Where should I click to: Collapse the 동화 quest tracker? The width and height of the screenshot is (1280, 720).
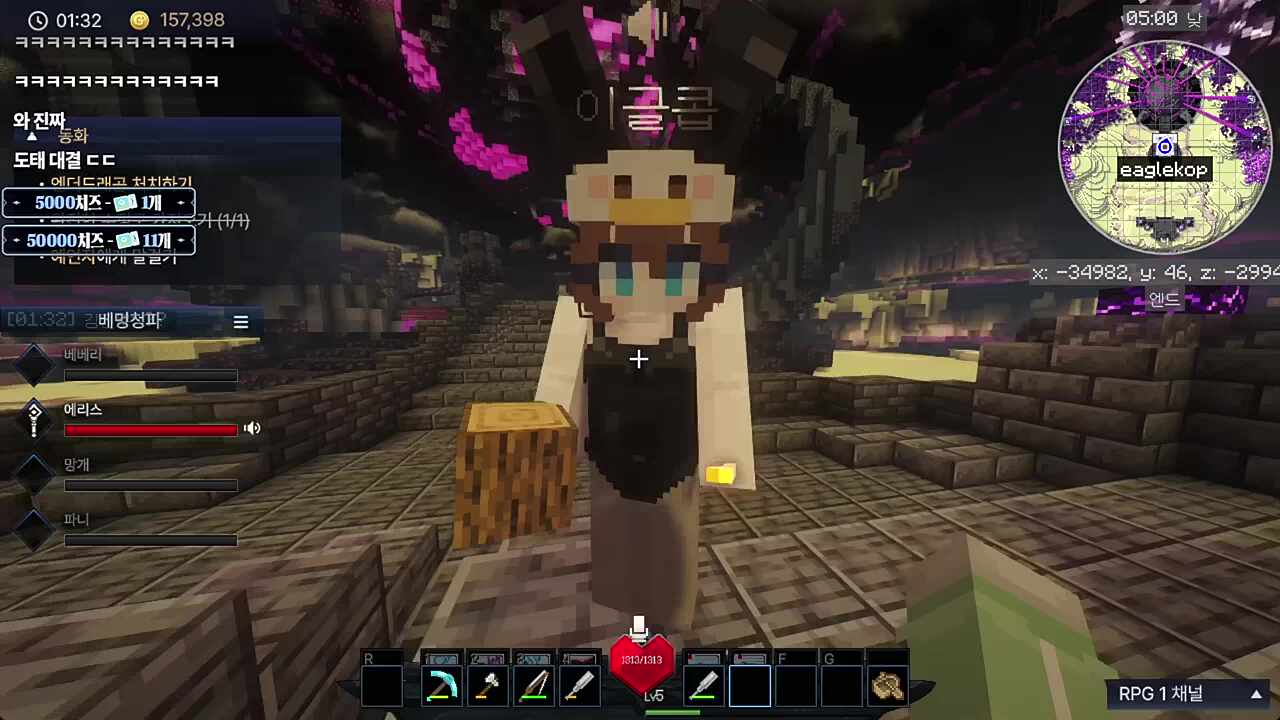pyautogui.click(x=32, y=136)
